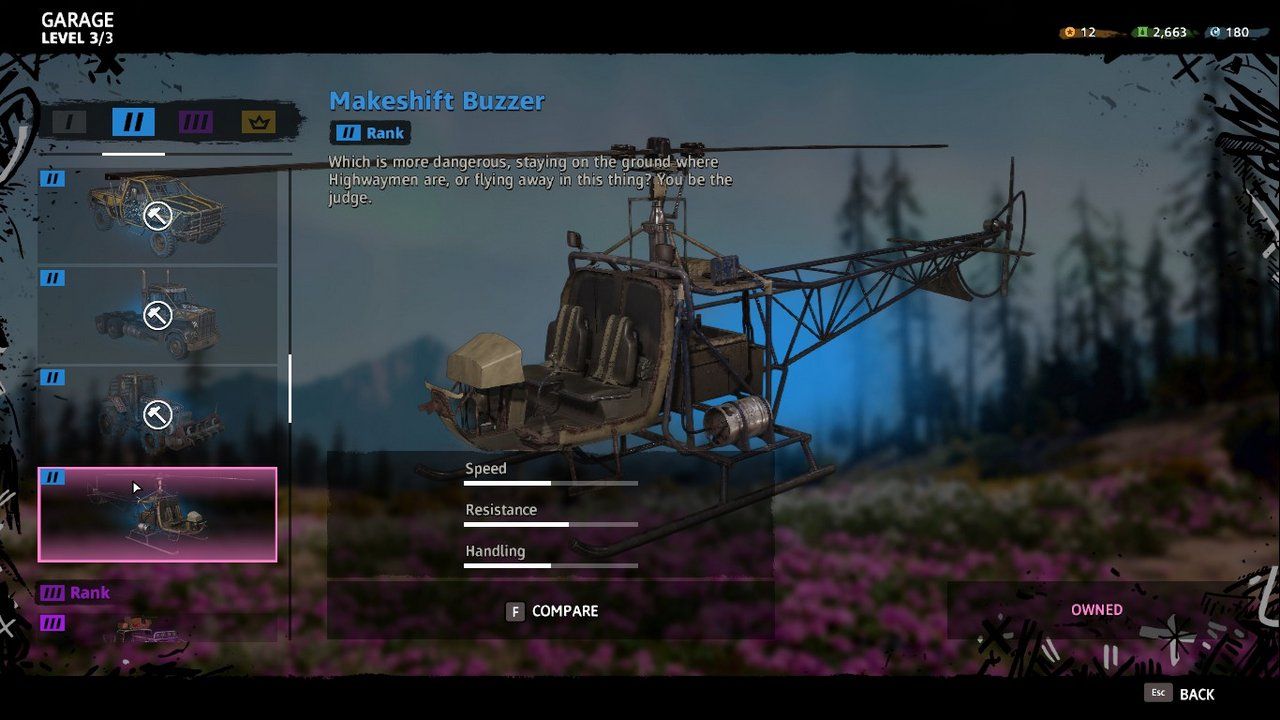The width and height of the screenshot is (1280, 720).
Task: Show the crown elite vehicles tab
Action: click(258, 123)
